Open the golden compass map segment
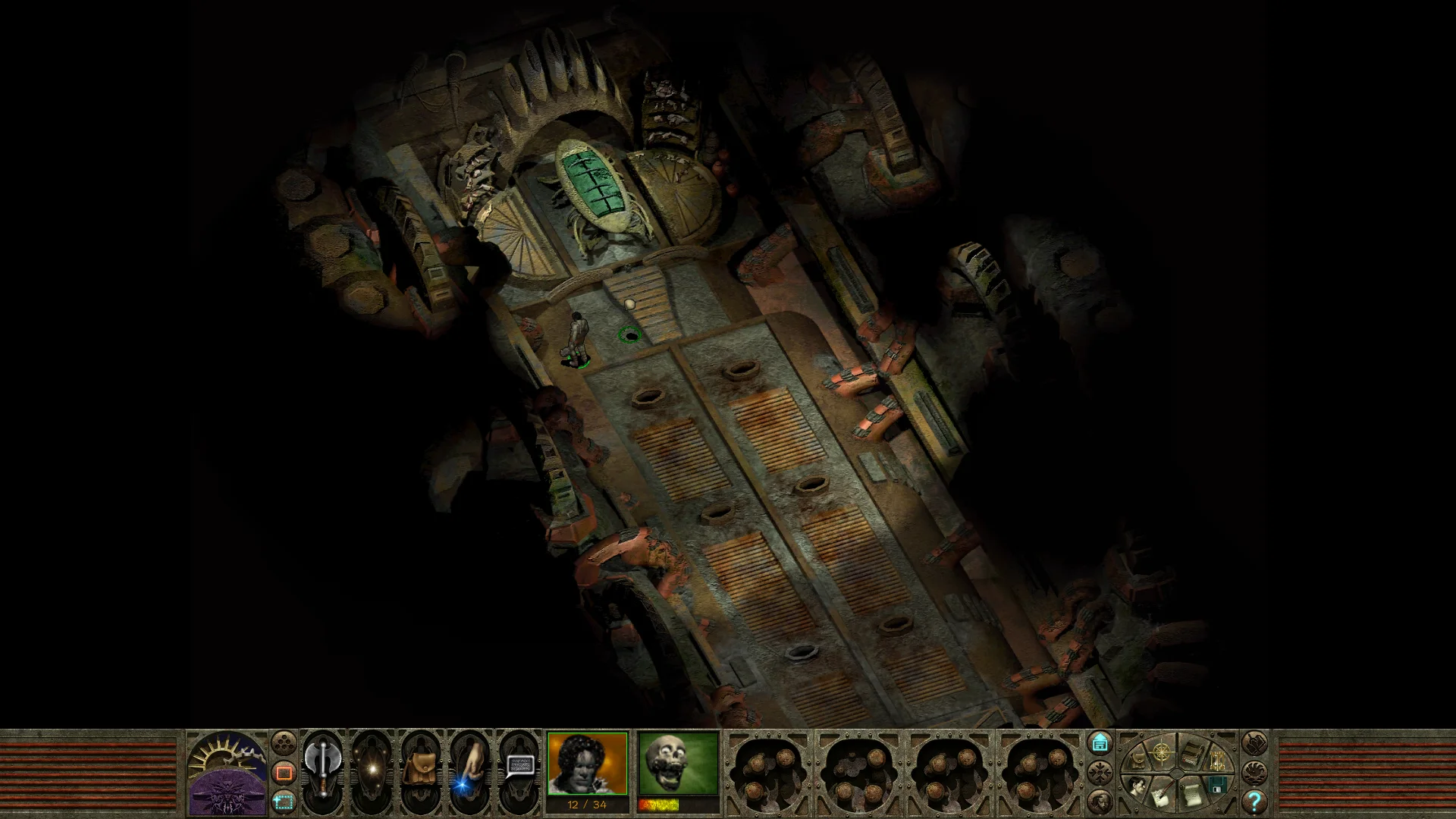The height and width of the screenshot is (819, 1456). point(1161,752)
